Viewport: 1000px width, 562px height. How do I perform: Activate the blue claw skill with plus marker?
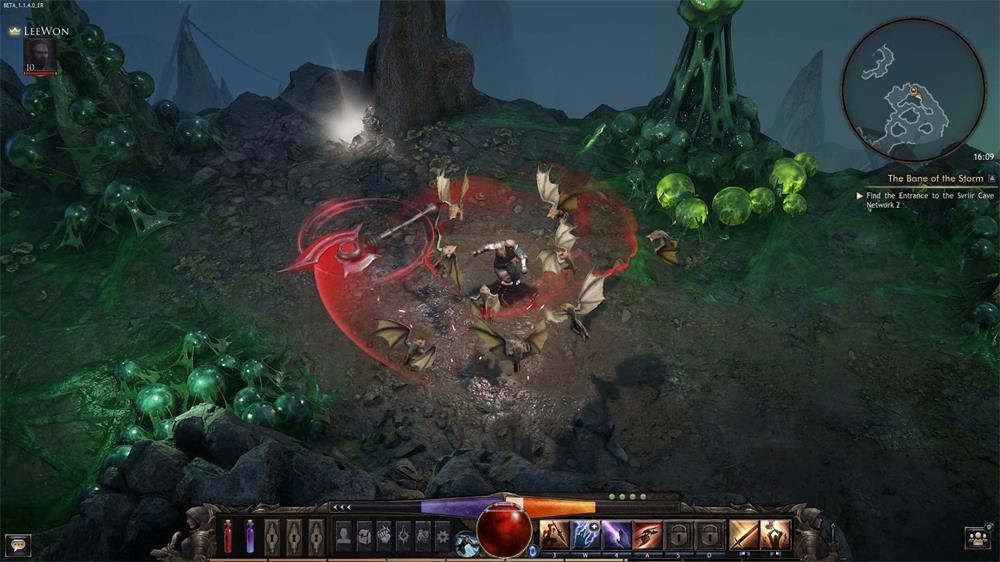[586, 535]
